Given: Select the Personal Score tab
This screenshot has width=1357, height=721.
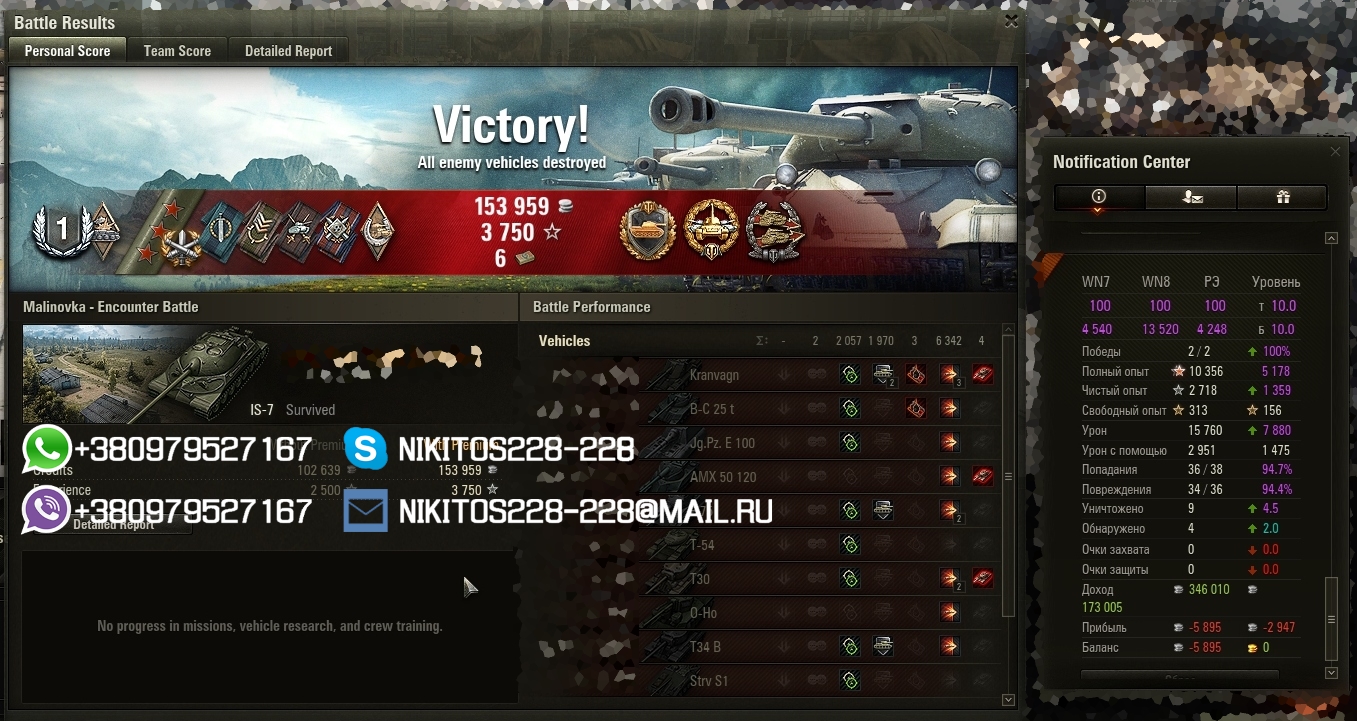Looking at the screenshot, I should (x=67, y=51).
